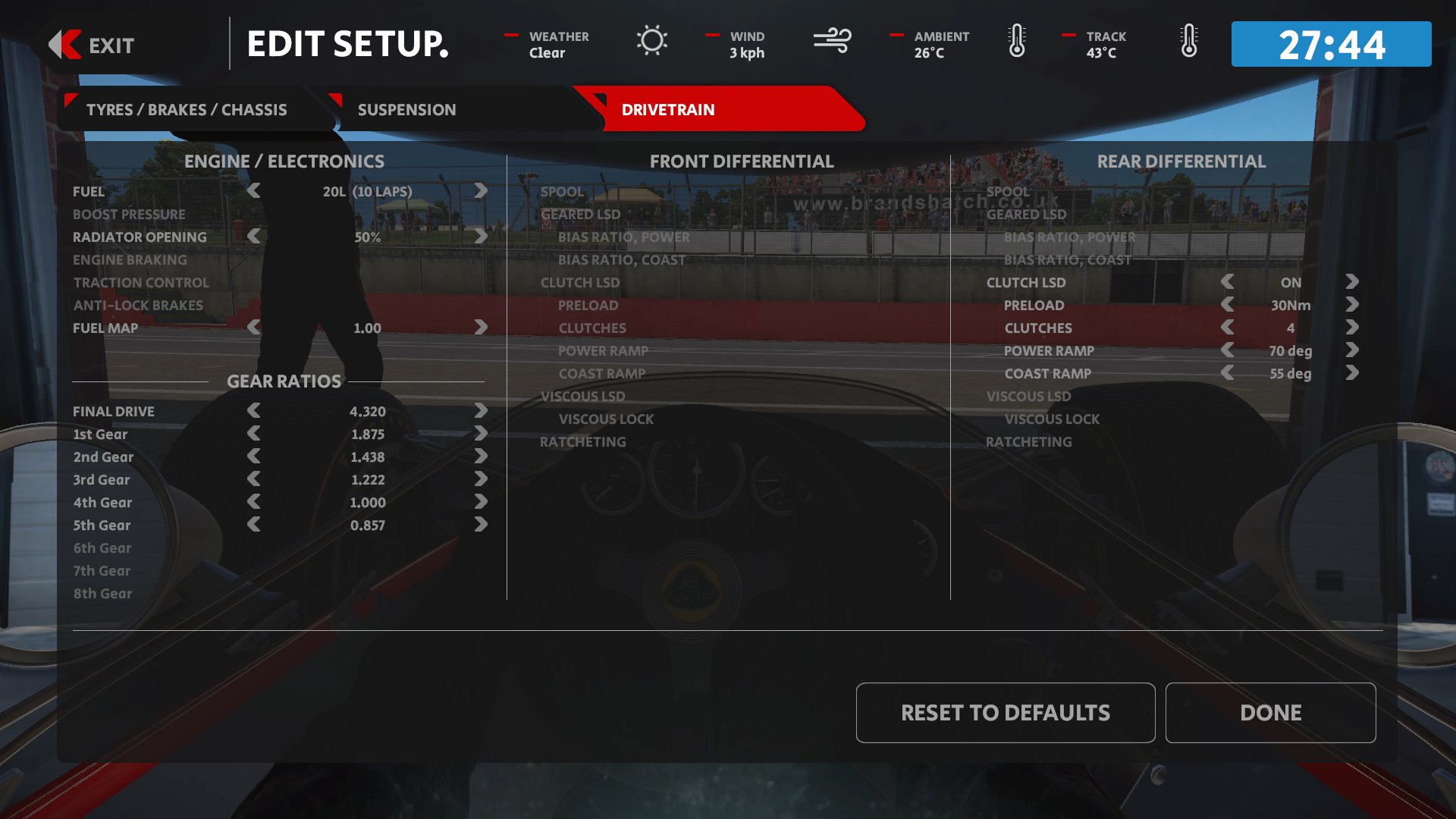This screenshot has height=819, width=1456.
Task: Raise the radiator opening percentage
Action: click(x=481, y=237)
